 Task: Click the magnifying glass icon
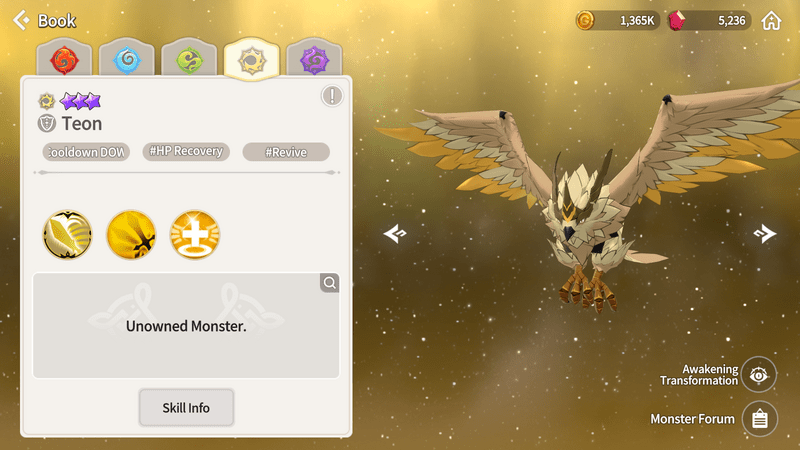[x=329, y=283]
